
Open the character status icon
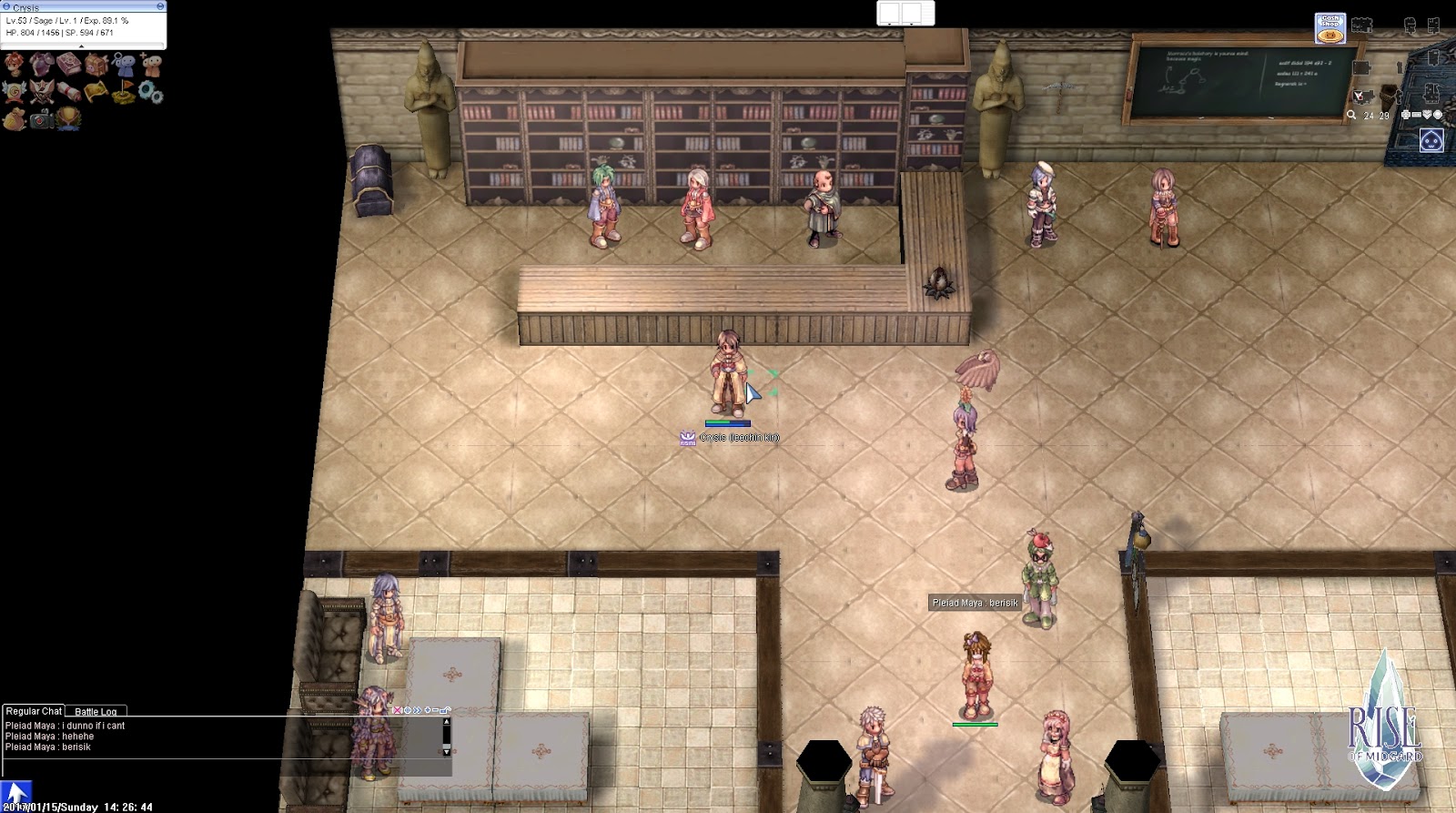(14, 63)
